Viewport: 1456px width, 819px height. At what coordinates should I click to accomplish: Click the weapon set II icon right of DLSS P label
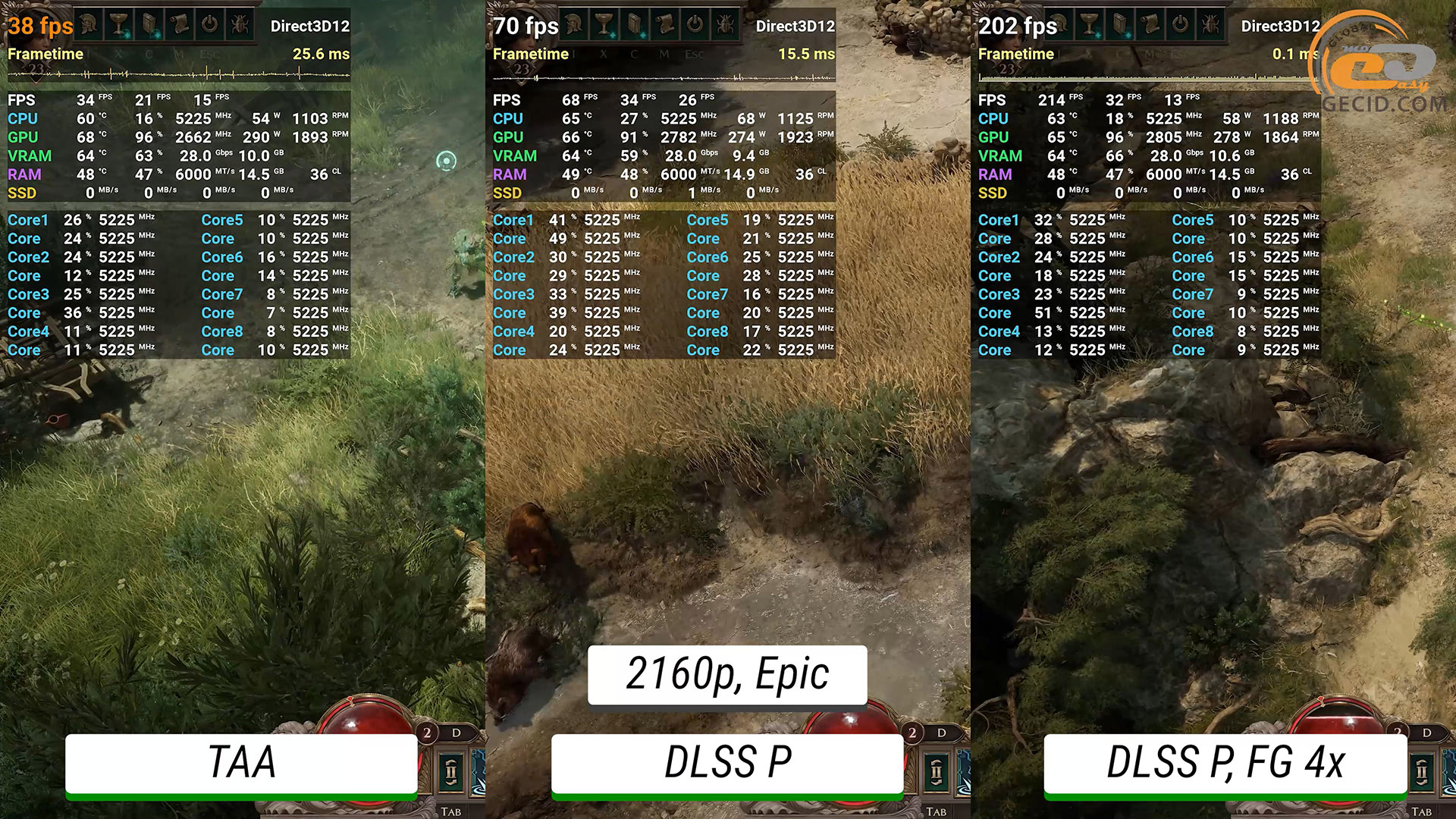click(937, 772)
